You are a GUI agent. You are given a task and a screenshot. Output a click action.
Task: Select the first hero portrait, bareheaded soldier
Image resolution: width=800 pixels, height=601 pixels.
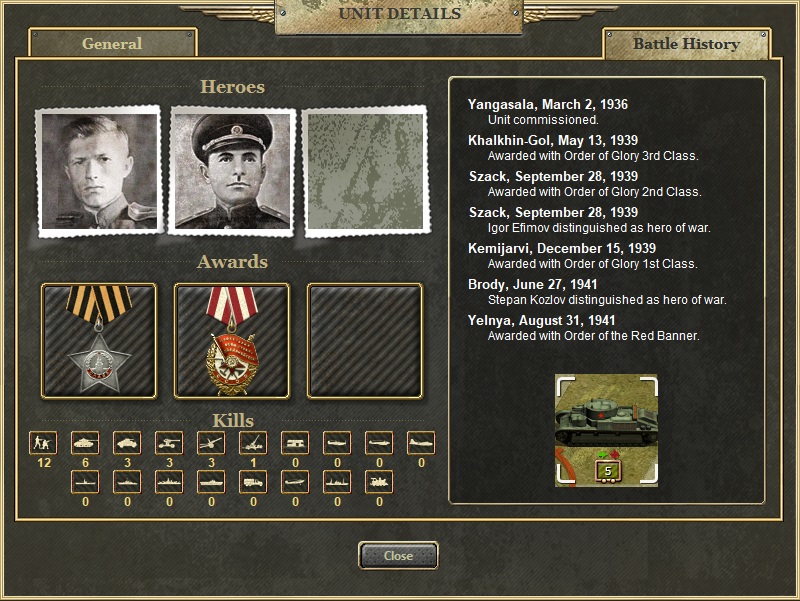click(98, 172)
